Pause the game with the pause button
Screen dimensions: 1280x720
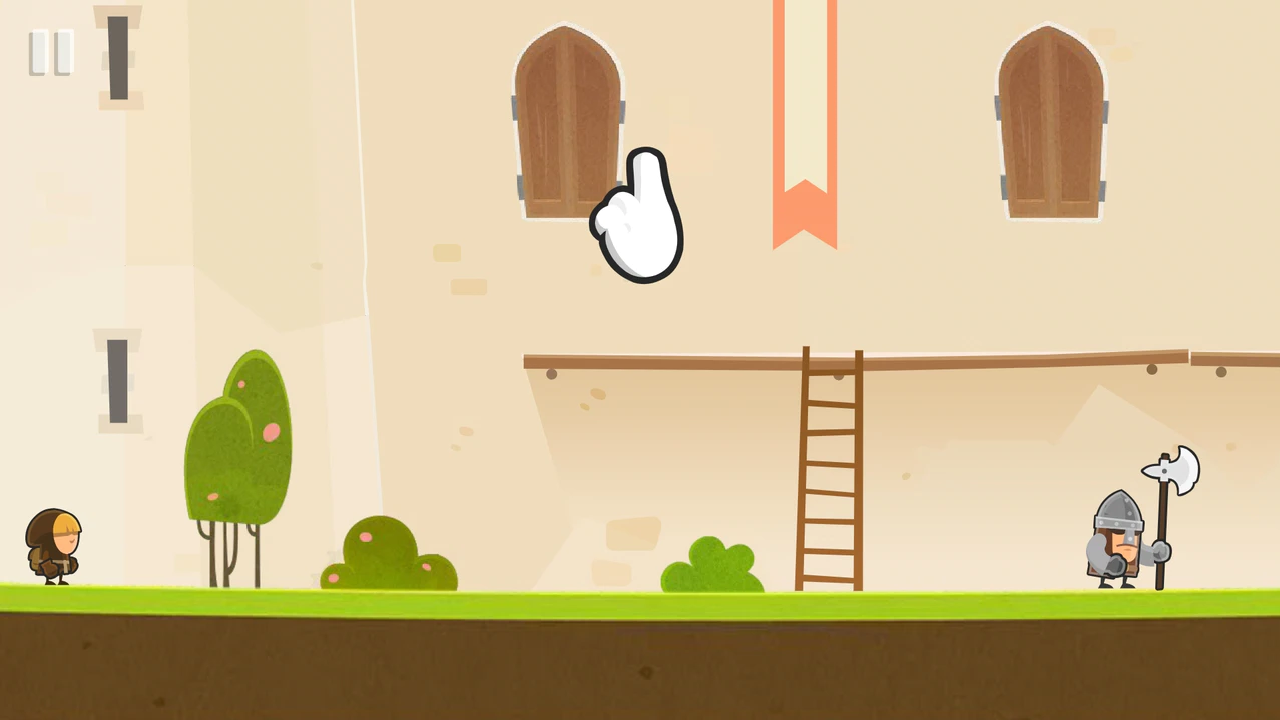[x=51, y=52]
